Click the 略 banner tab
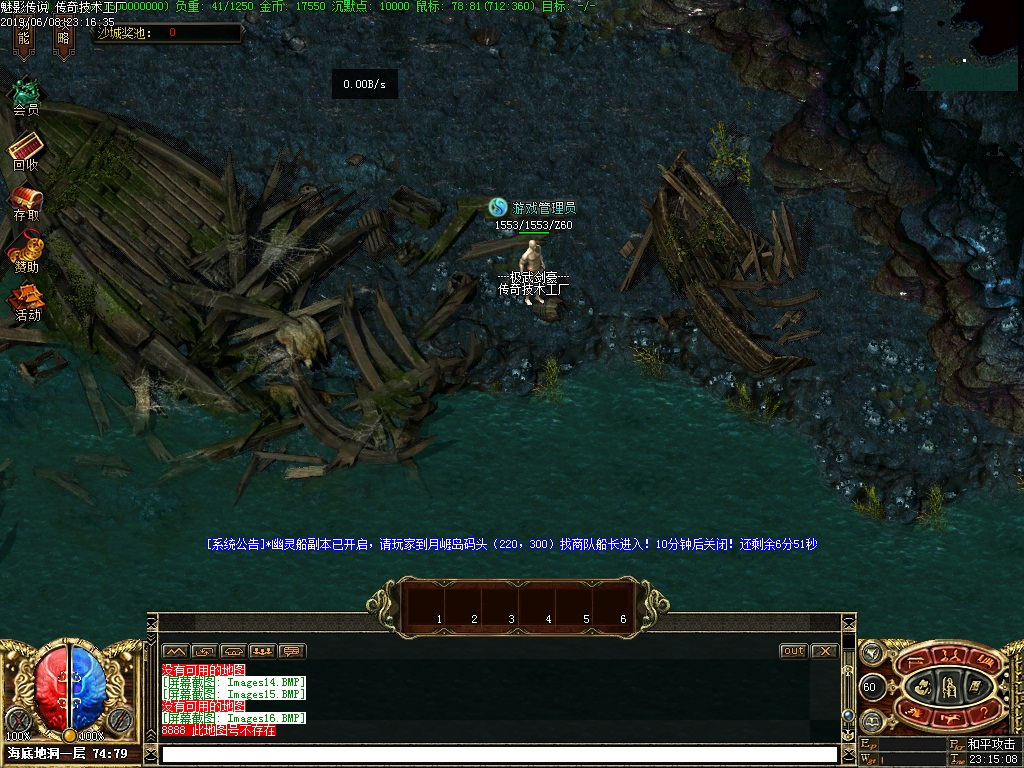1024x768 pixels. coord(64,39)
